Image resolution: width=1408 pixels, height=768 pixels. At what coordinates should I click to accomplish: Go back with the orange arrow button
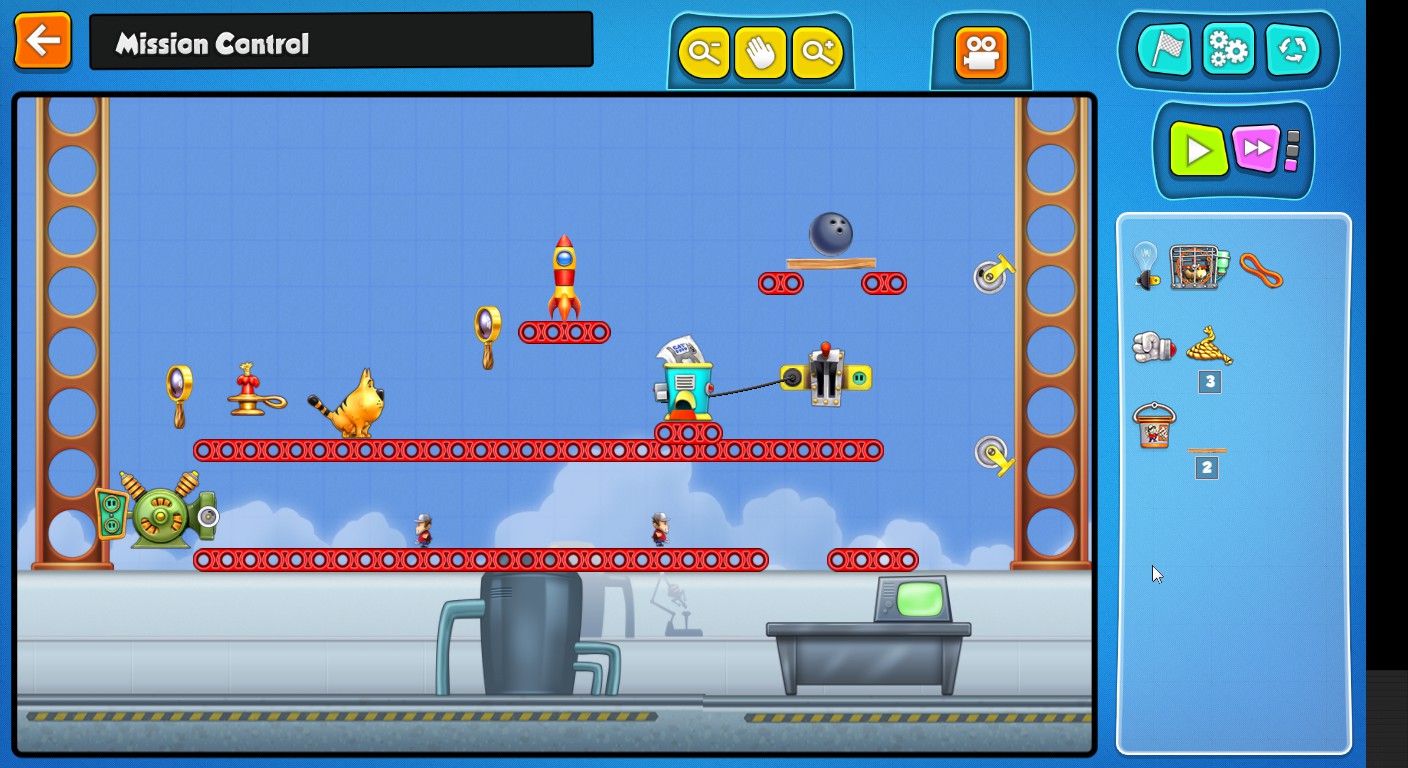pyautogui.click(x=43, y=41)
